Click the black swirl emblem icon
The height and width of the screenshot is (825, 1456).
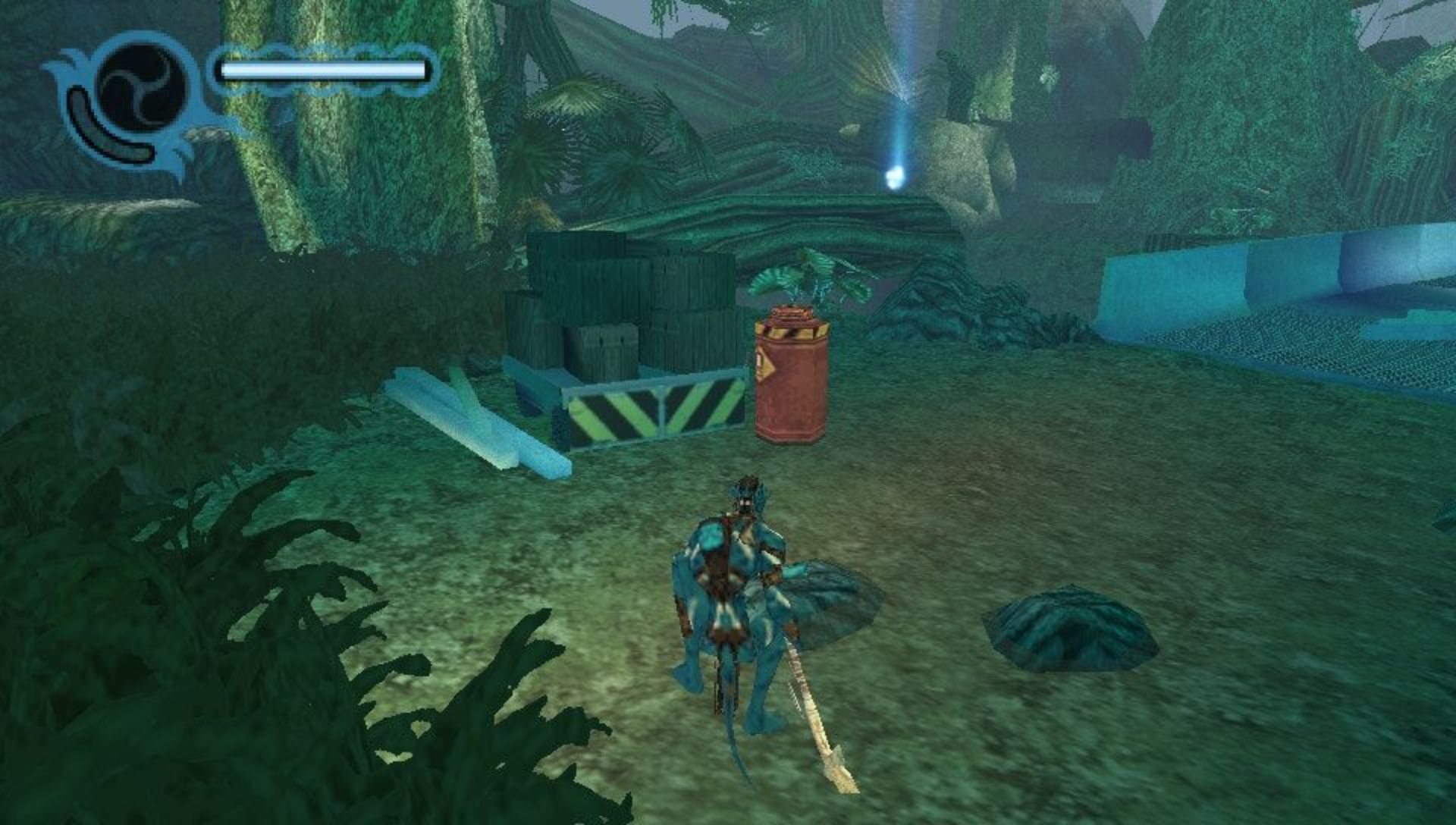pyautogui.click(x=142, y=85)
